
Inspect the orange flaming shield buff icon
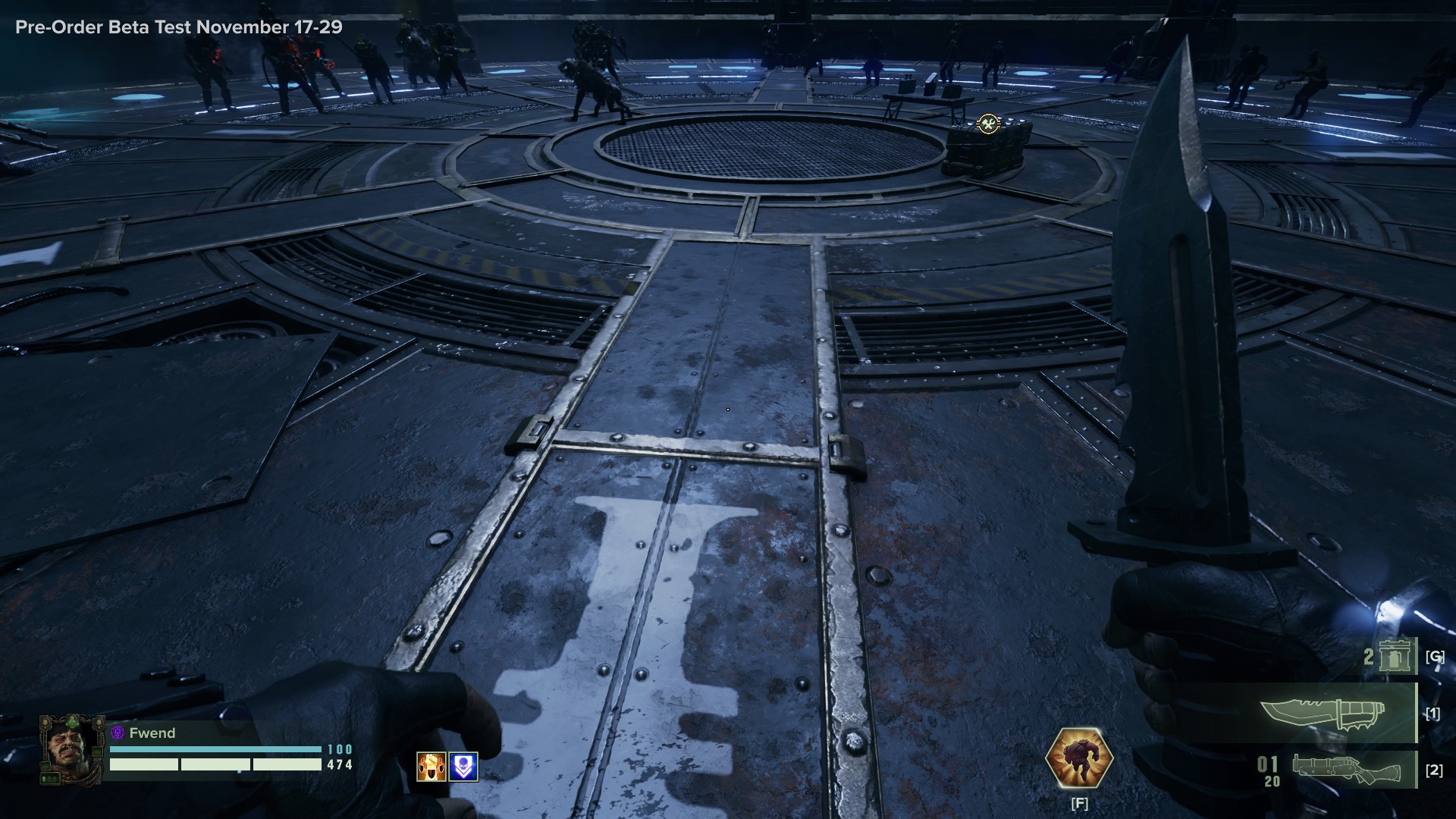coord(431,767)
